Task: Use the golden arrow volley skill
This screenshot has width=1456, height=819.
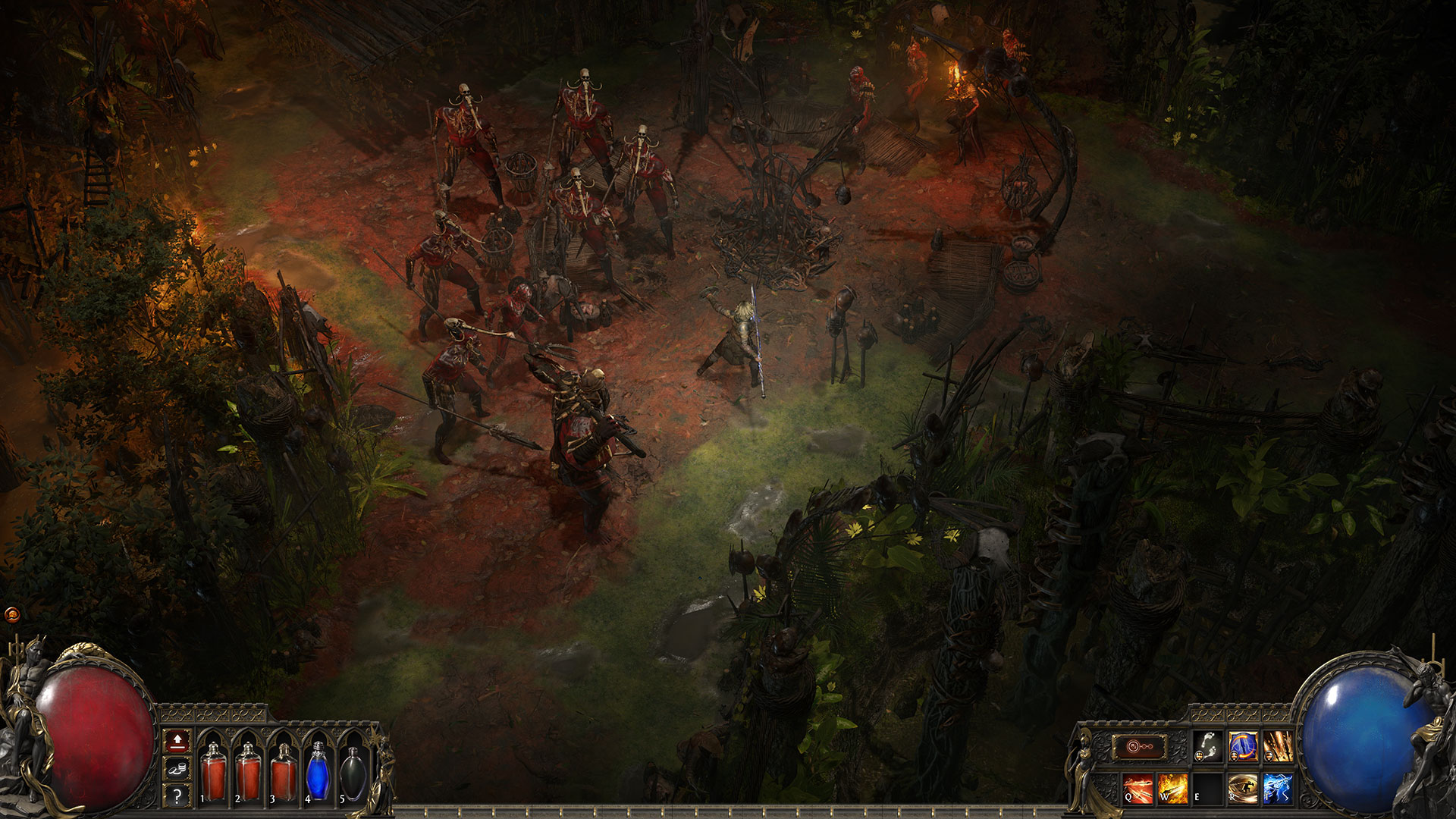Action: [1279, 745]
